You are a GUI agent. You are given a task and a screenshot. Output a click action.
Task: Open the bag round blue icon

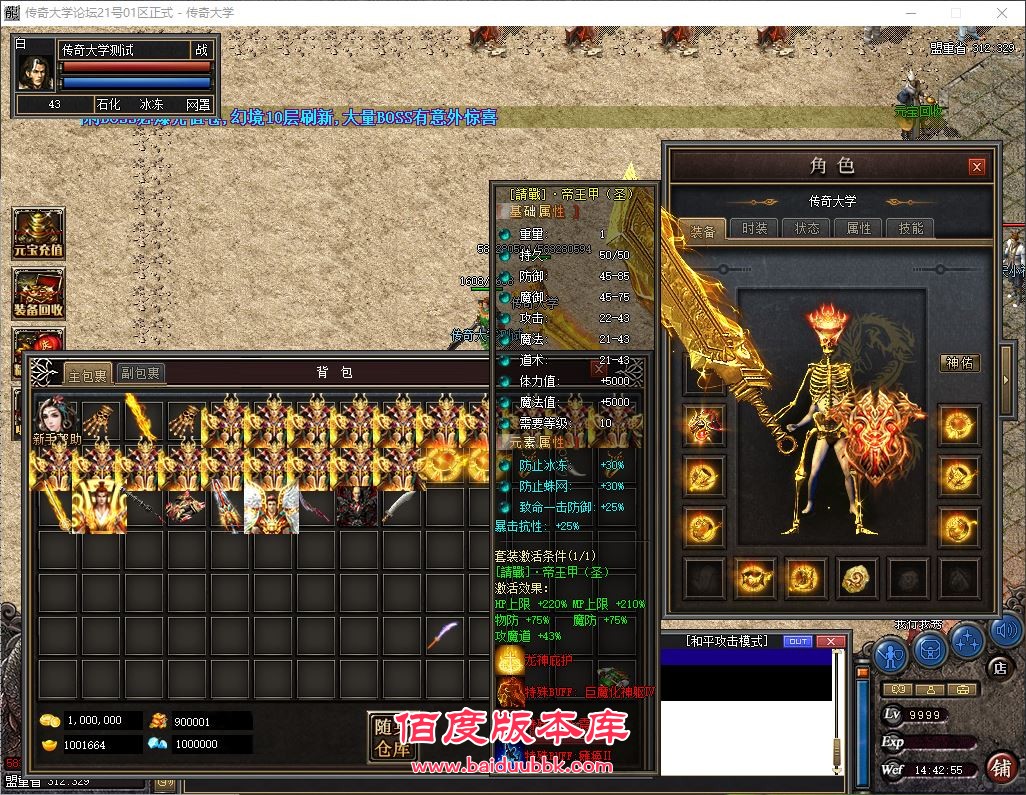pyautogui.click(x=930, y=652)
